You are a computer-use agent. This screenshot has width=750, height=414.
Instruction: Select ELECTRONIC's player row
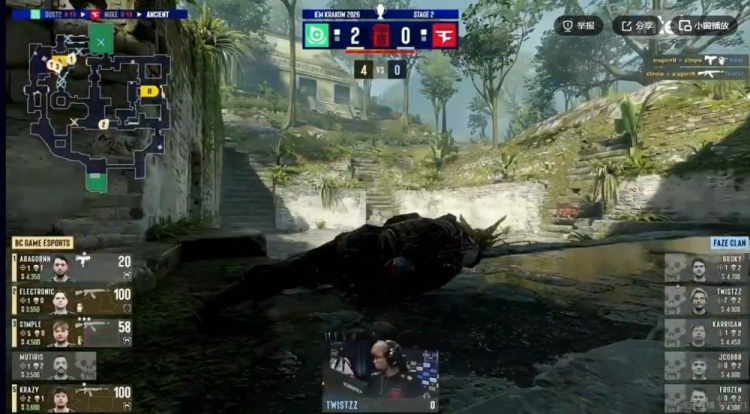tap(72, 300)
